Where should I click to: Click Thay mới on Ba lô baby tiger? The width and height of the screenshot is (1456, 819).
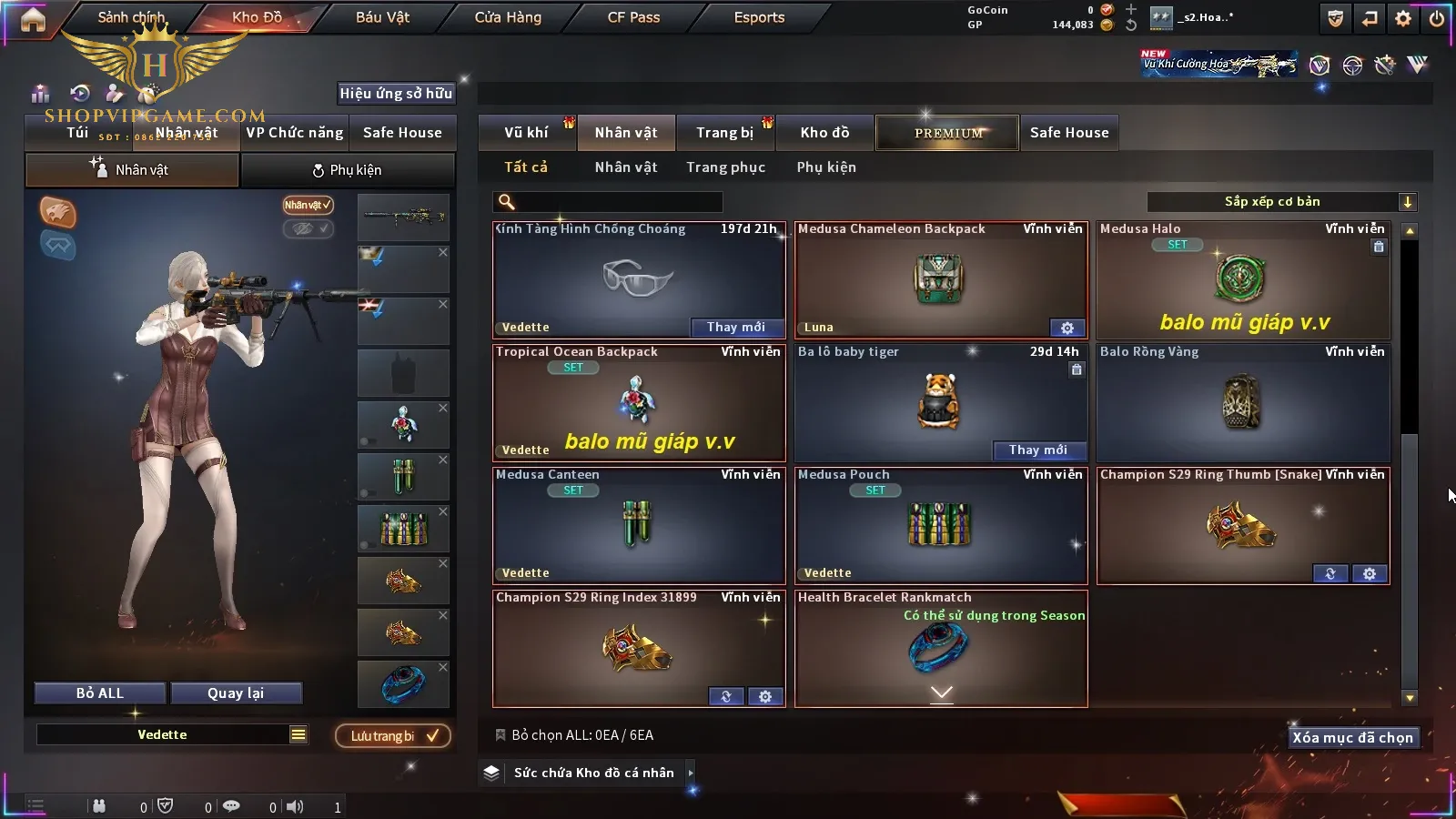[1037, 450]
